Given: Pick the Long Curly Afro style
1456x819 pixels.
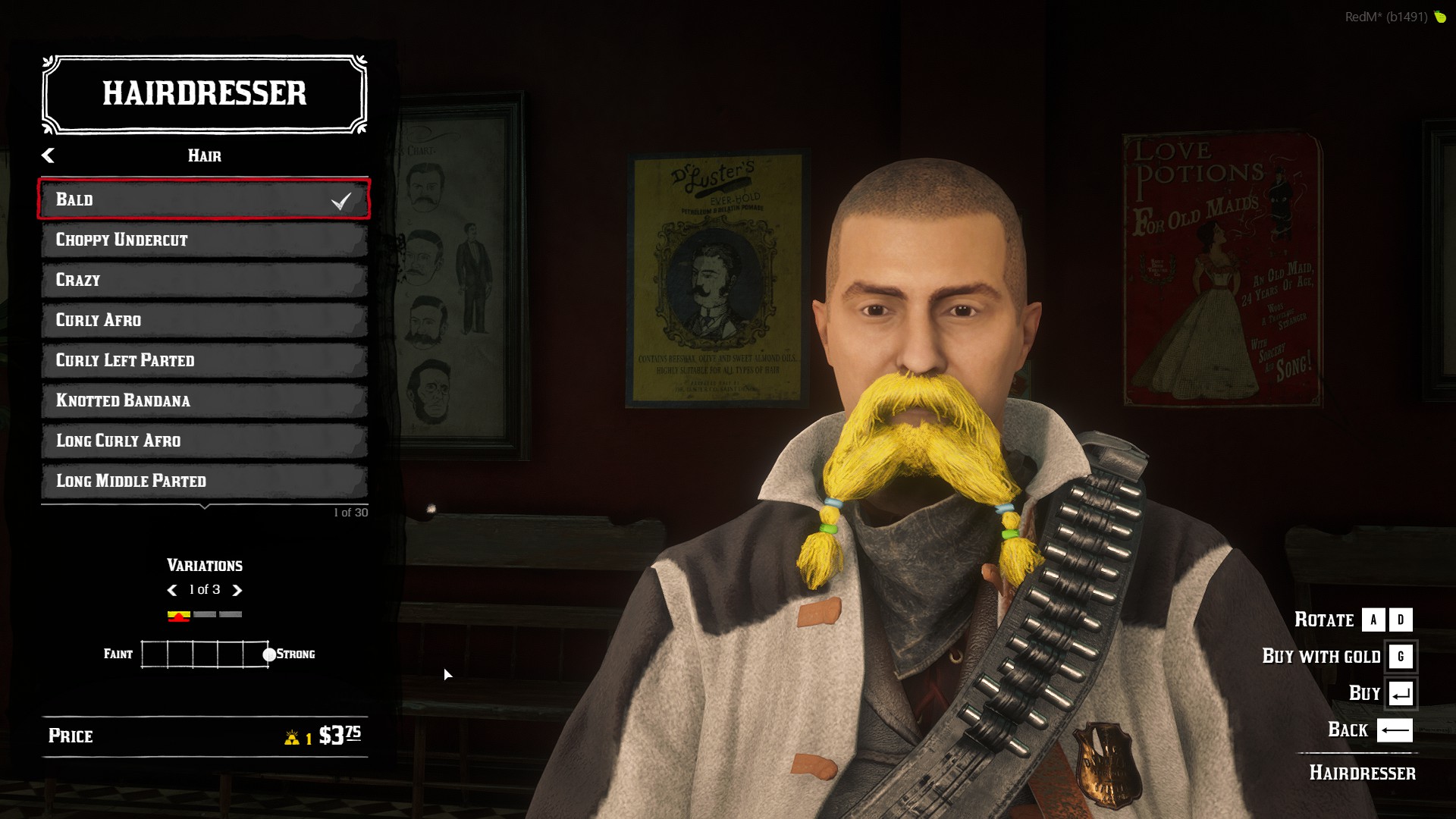Looking at the screenshot, I should click(x=204, y=441).
